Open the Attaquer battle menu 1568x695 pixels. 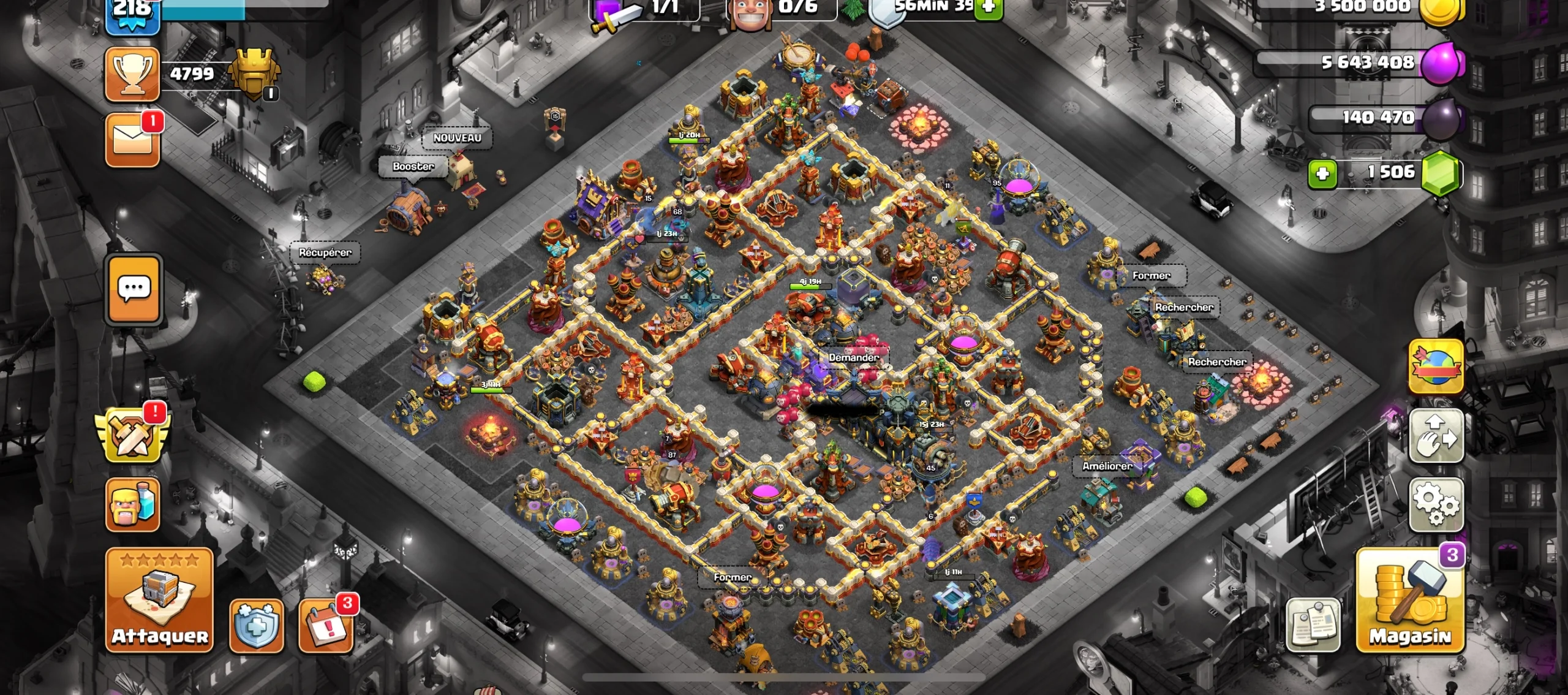click(159, 599)
